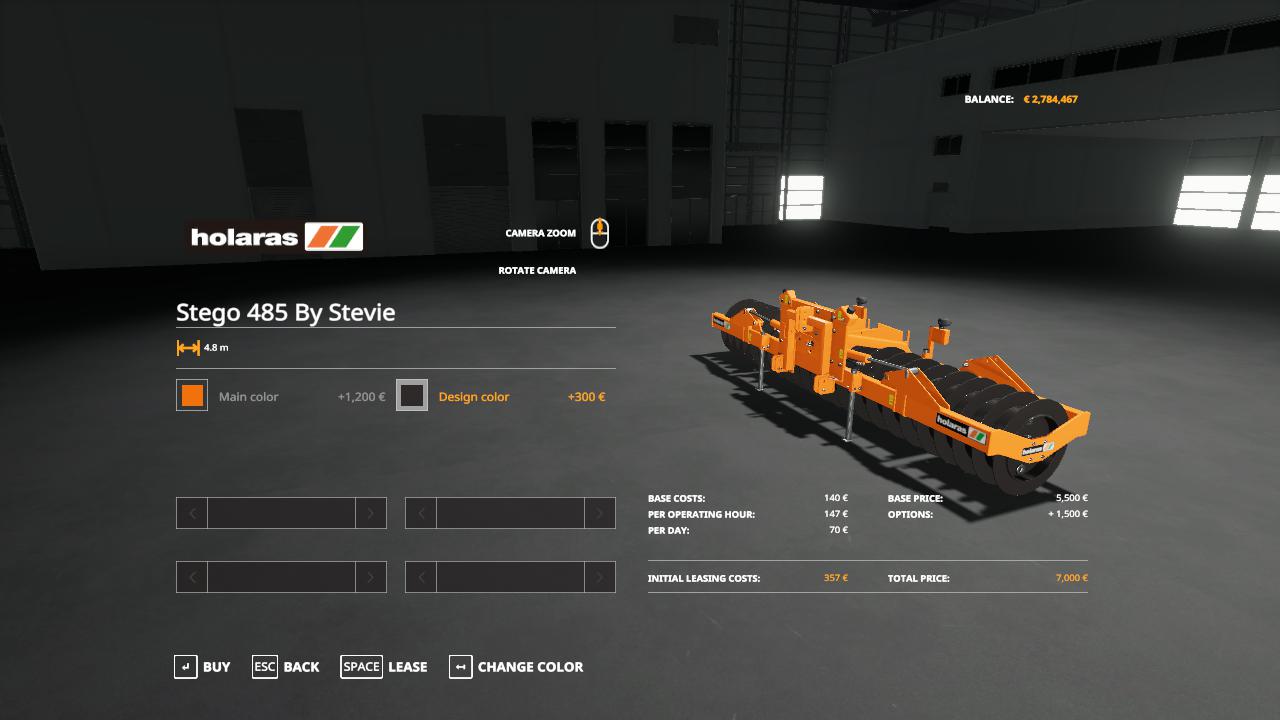Buy the Stego 485 implement

pos(203,667)
